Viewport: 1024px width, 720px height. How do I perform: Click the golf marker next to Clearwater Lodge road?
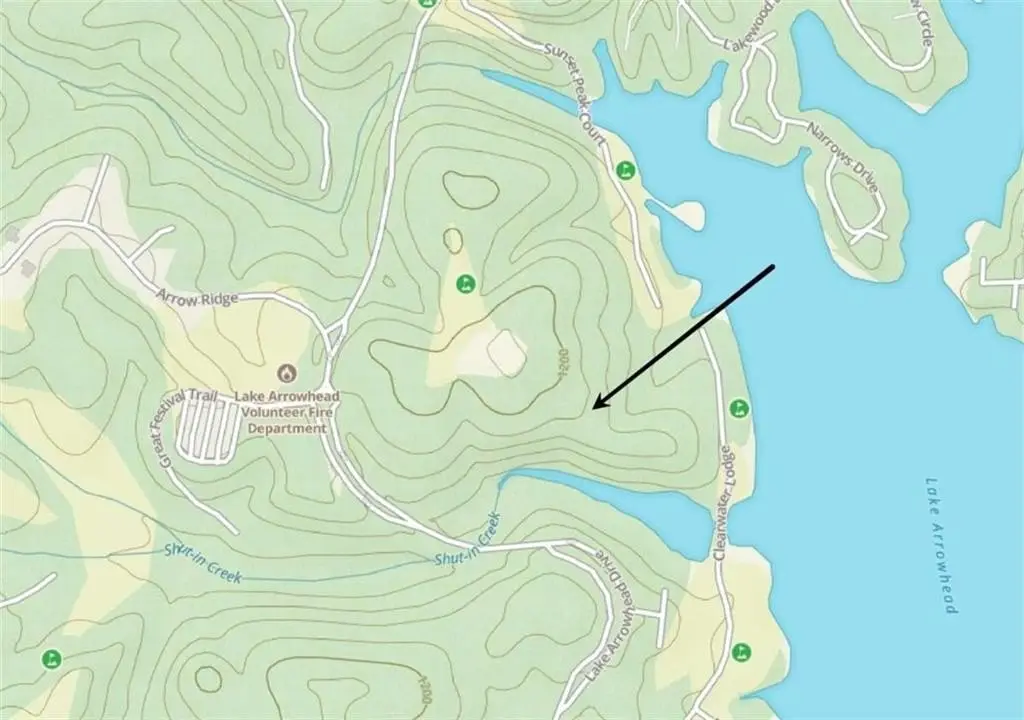(739, 408)
